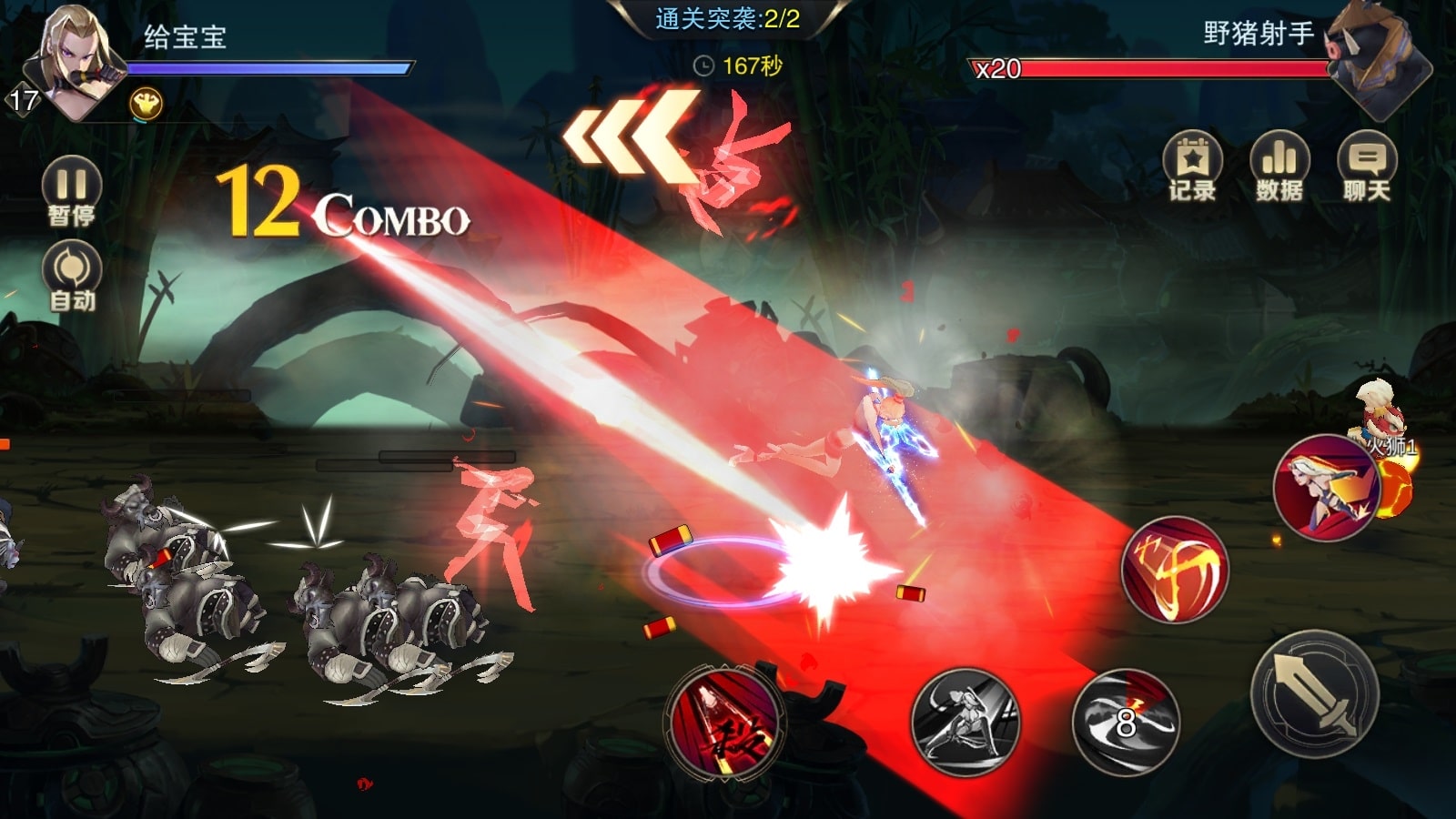Image resolution: width=1456 pixels, height=819 pixels.
Task: Open the 记录 record panel
Action: click(x=1192, y=167)
